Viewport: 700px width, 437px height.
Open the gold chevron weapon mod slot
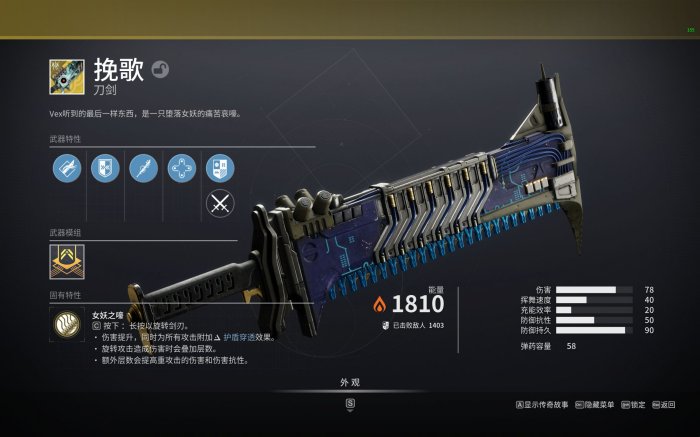[x=67, y=262]
